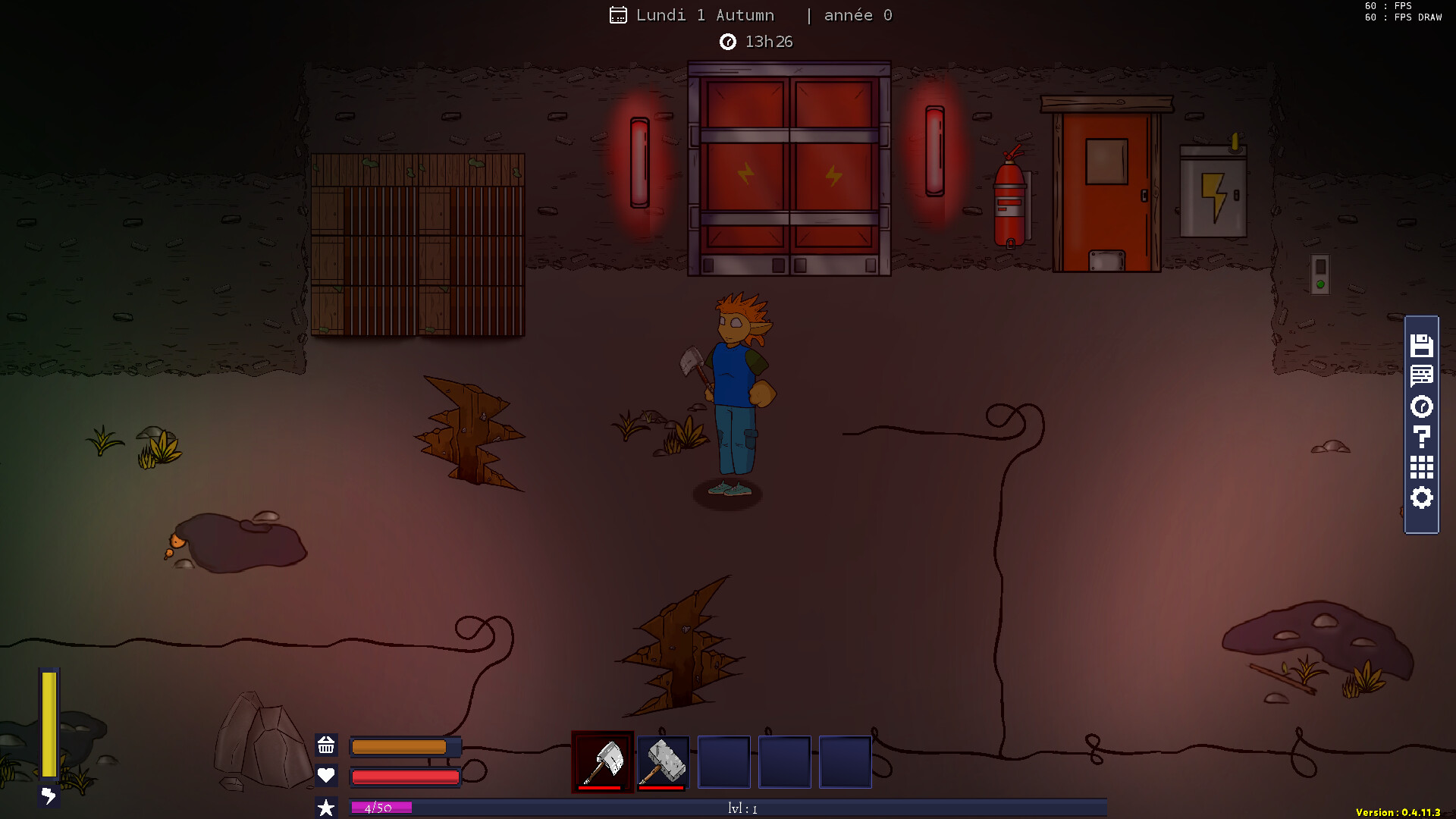This screenshot has width=1456, height=819.
Task: Open the dialogue/chat log icon
Action: click(x=1422, y=375)
